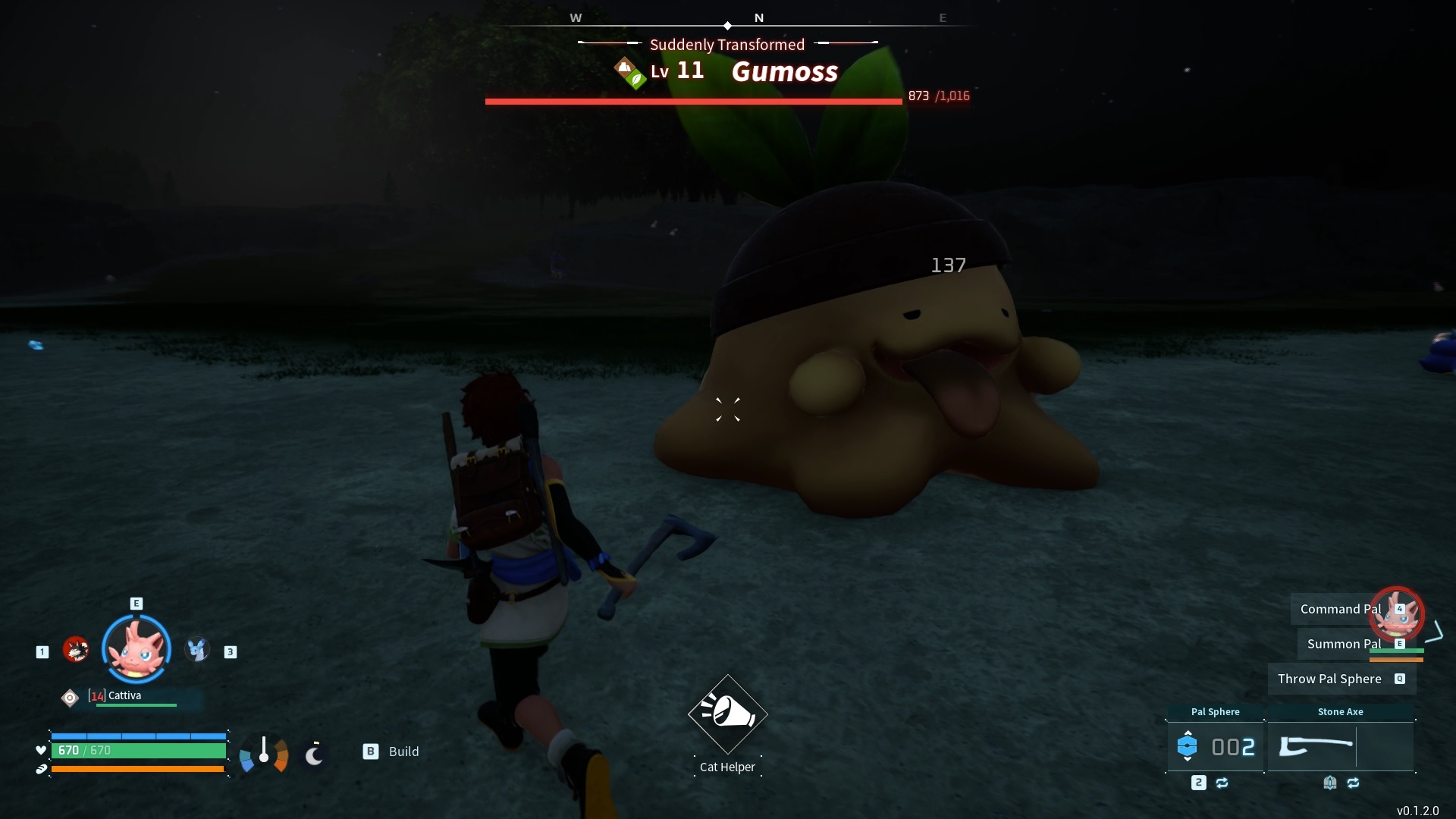Click the crescent moon night indicator
The height and width of the screenshot is (819, 1456).
pos(314,755)
